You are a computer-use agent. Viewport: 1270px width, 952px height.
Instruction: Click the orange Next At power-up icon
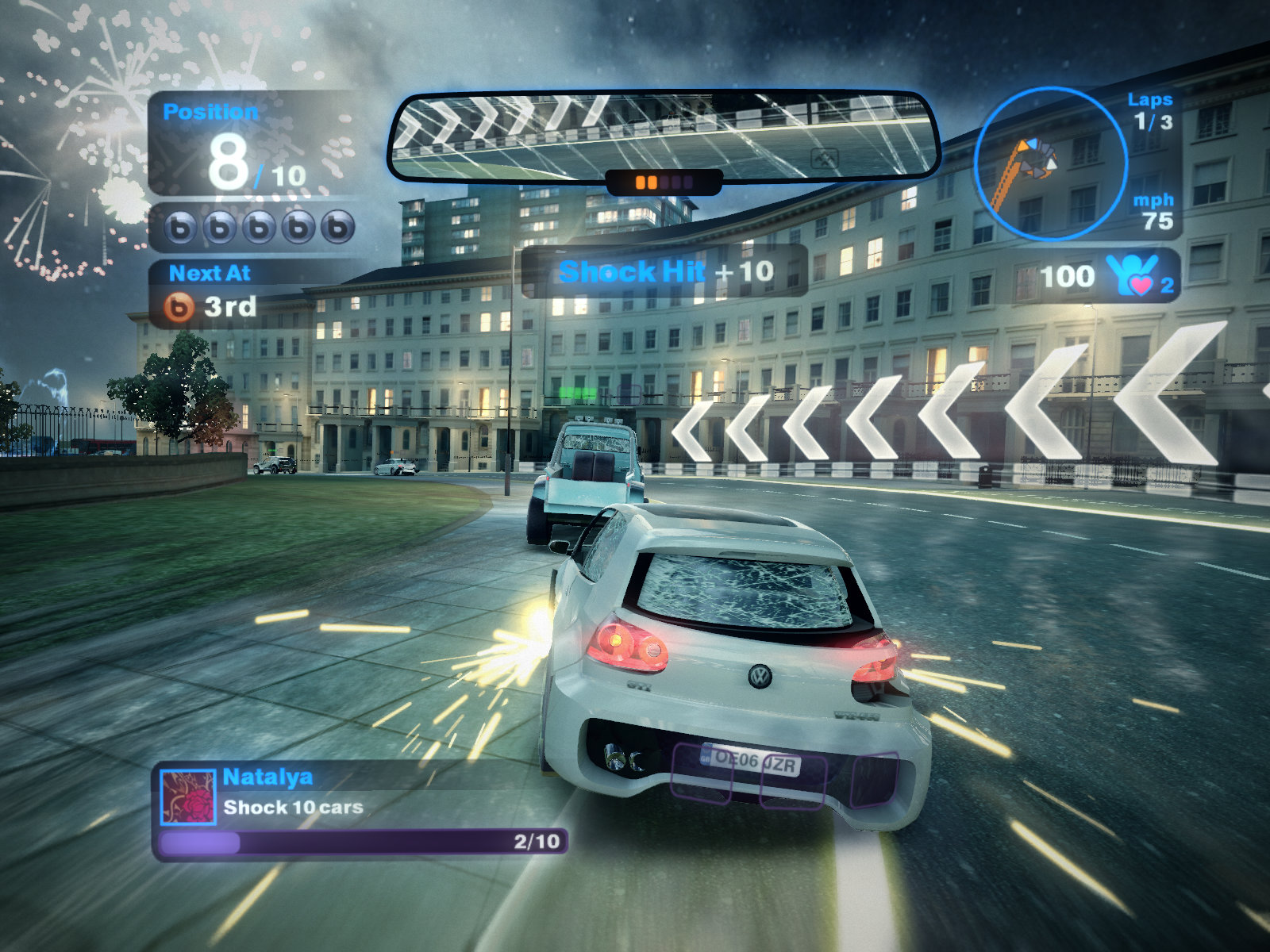180,307
